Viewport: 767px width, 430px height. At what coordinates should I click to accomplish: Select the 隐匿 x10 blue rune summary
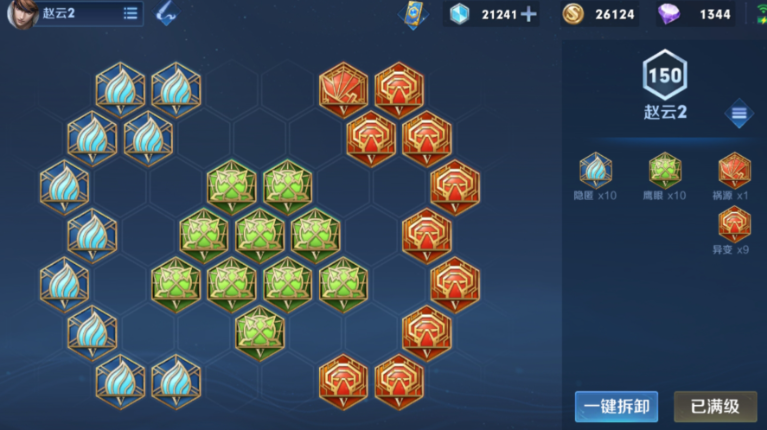[x=596, y=171]
